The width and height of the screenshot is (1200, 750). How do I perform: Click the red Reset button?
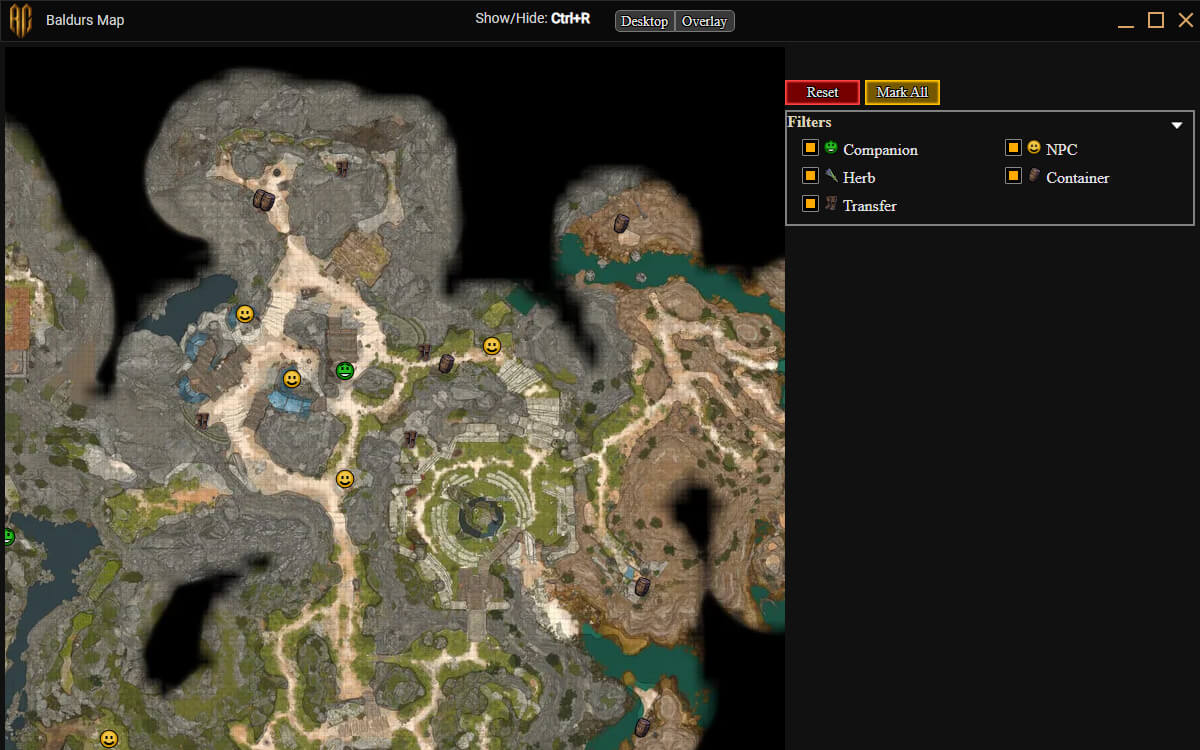(822, 92)
